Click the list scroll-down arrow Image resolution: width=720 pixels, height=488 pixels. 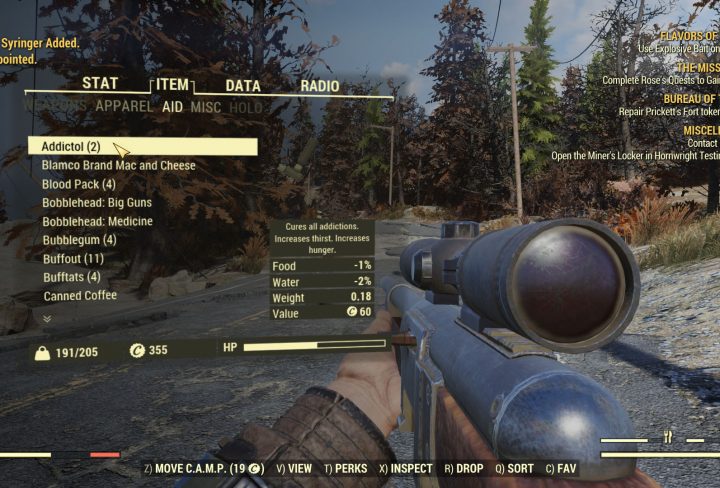(47, 318)
